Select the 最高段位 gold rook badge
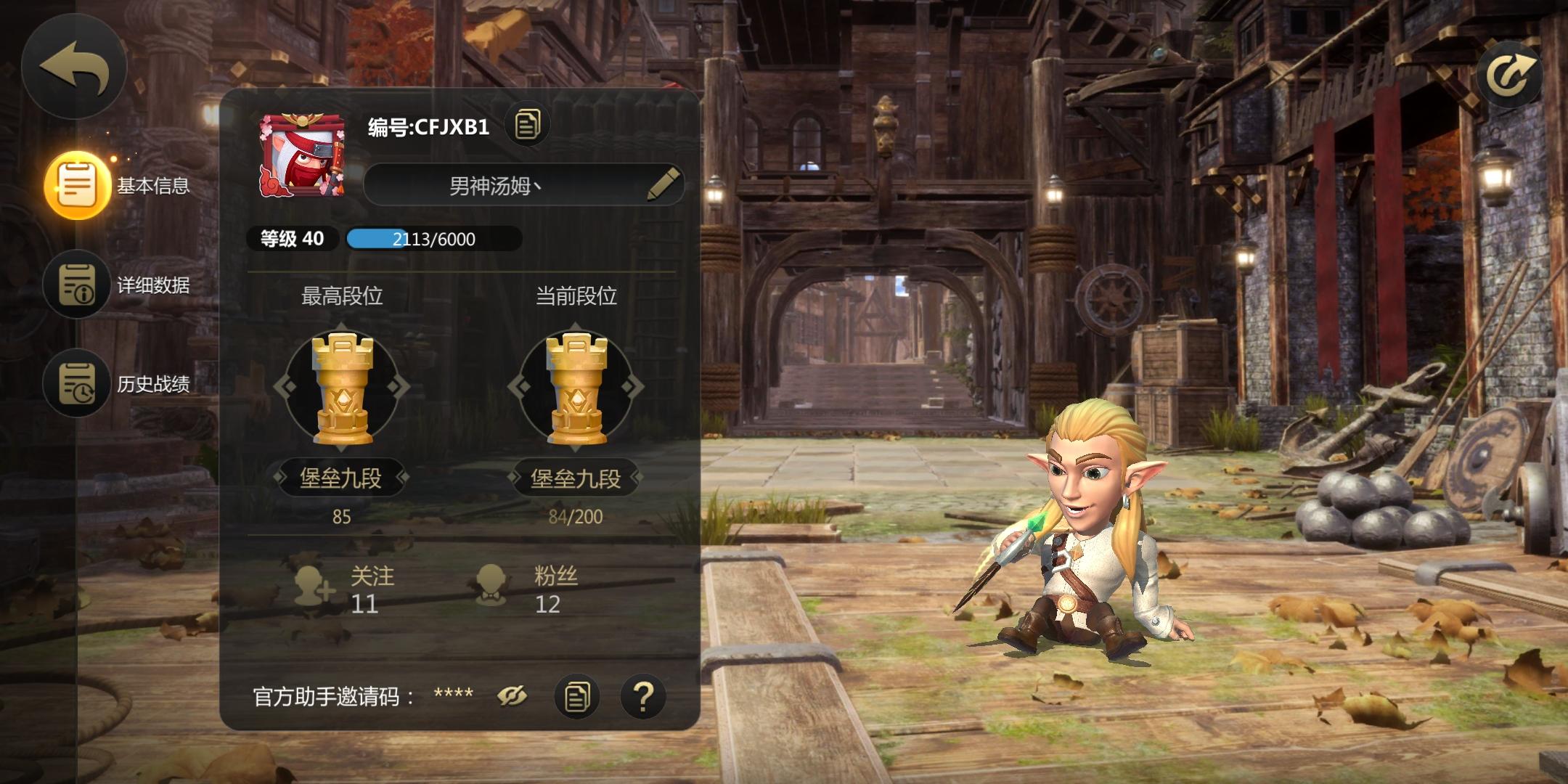Image resolution: width=1568 pixels, height=784 pixels. 342,387
